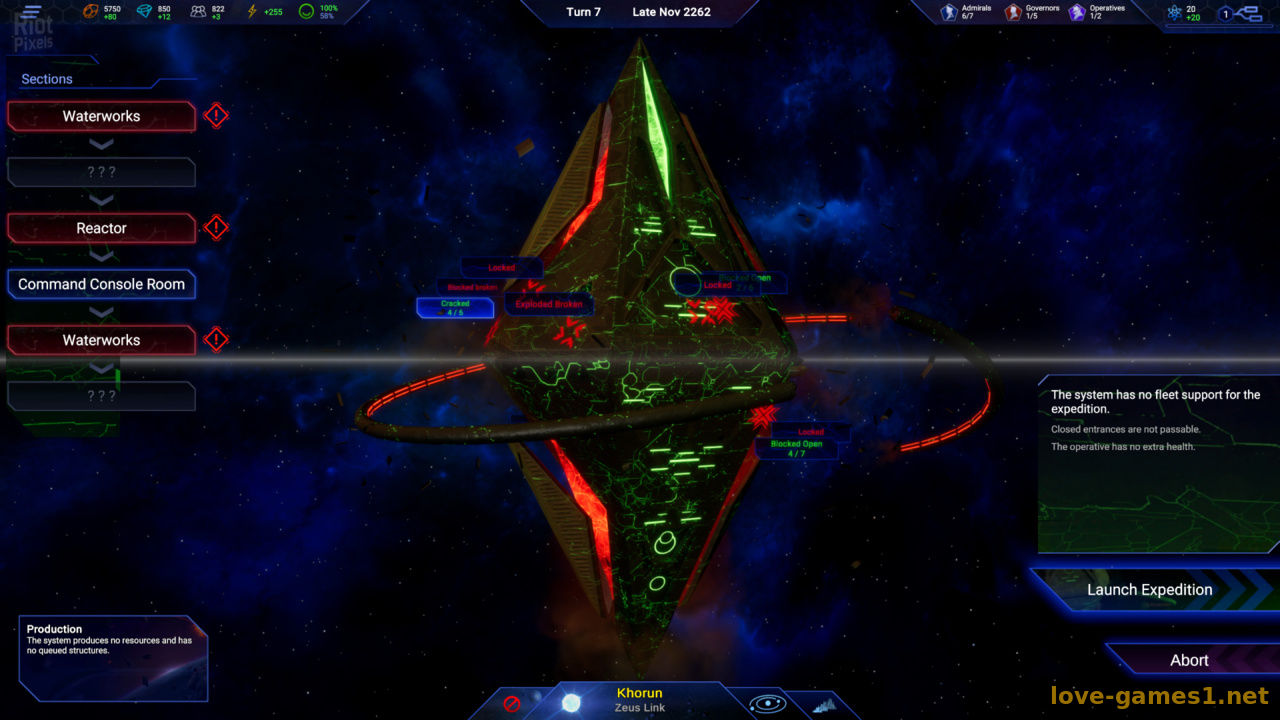1280x720 pixels.
Task: Open the Admirals roster
Action: pos(949,12)
